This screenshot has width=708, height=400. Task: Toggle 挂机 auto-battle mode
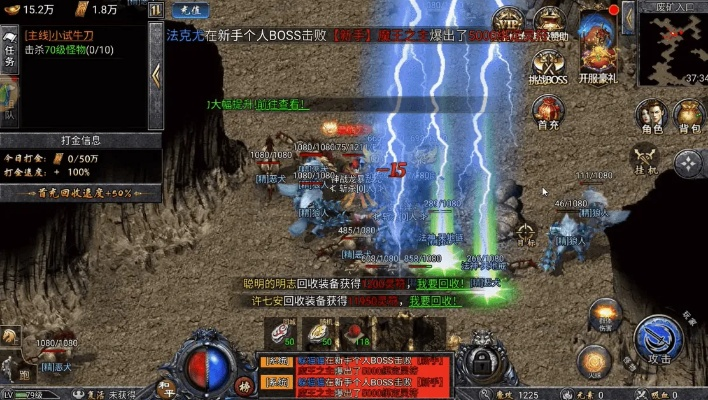coord(646,159)
